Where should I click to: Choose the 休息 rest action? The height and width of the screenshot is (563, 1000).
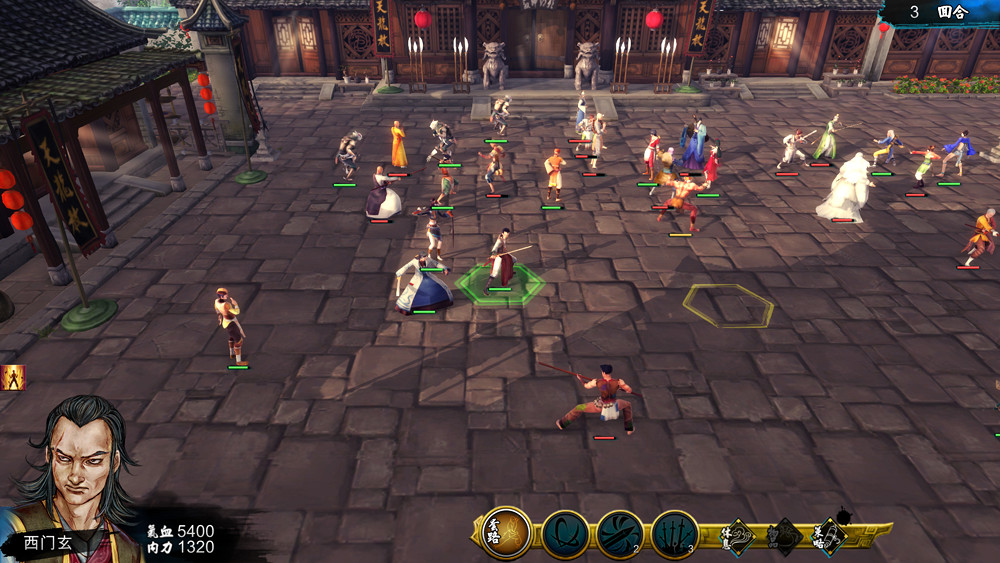point(736,536)
